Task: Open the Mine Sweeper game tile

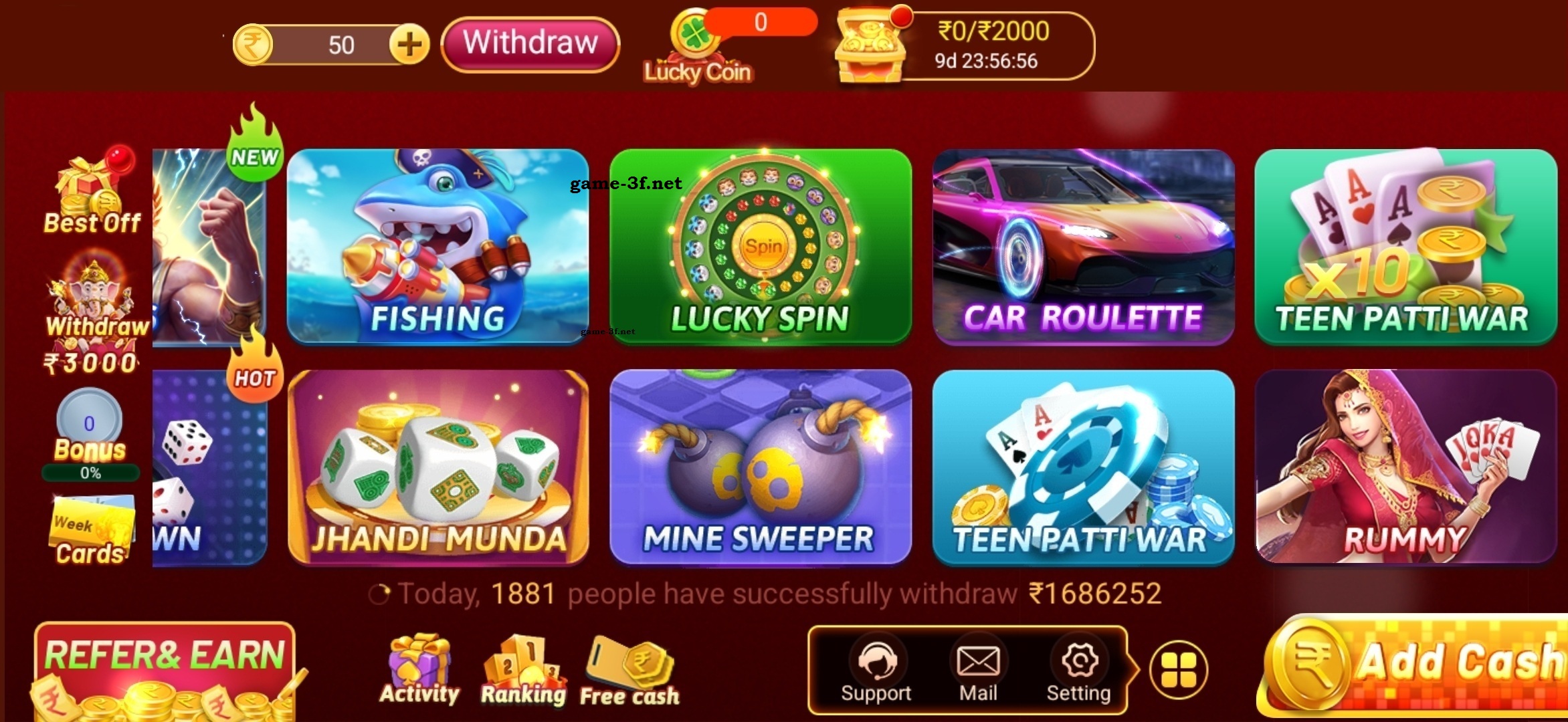Action: 761,467
